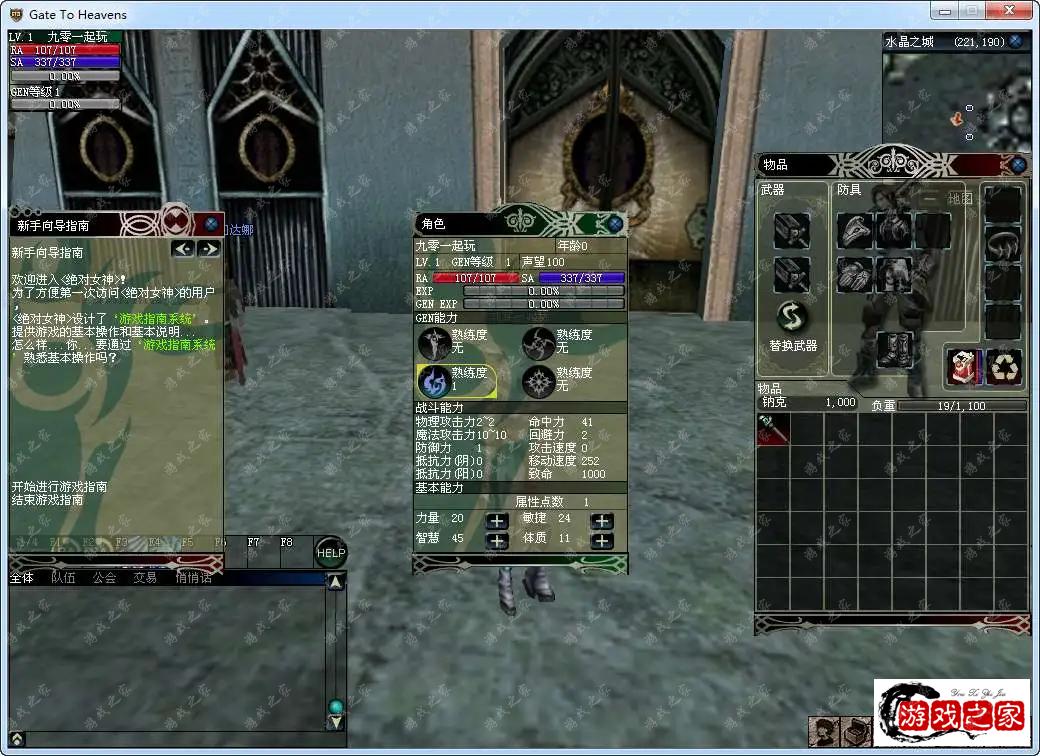This screenshot has height=756, width=1040.
Task: Close the 新手向导指南 guide panel
Action: pos(211,224)
